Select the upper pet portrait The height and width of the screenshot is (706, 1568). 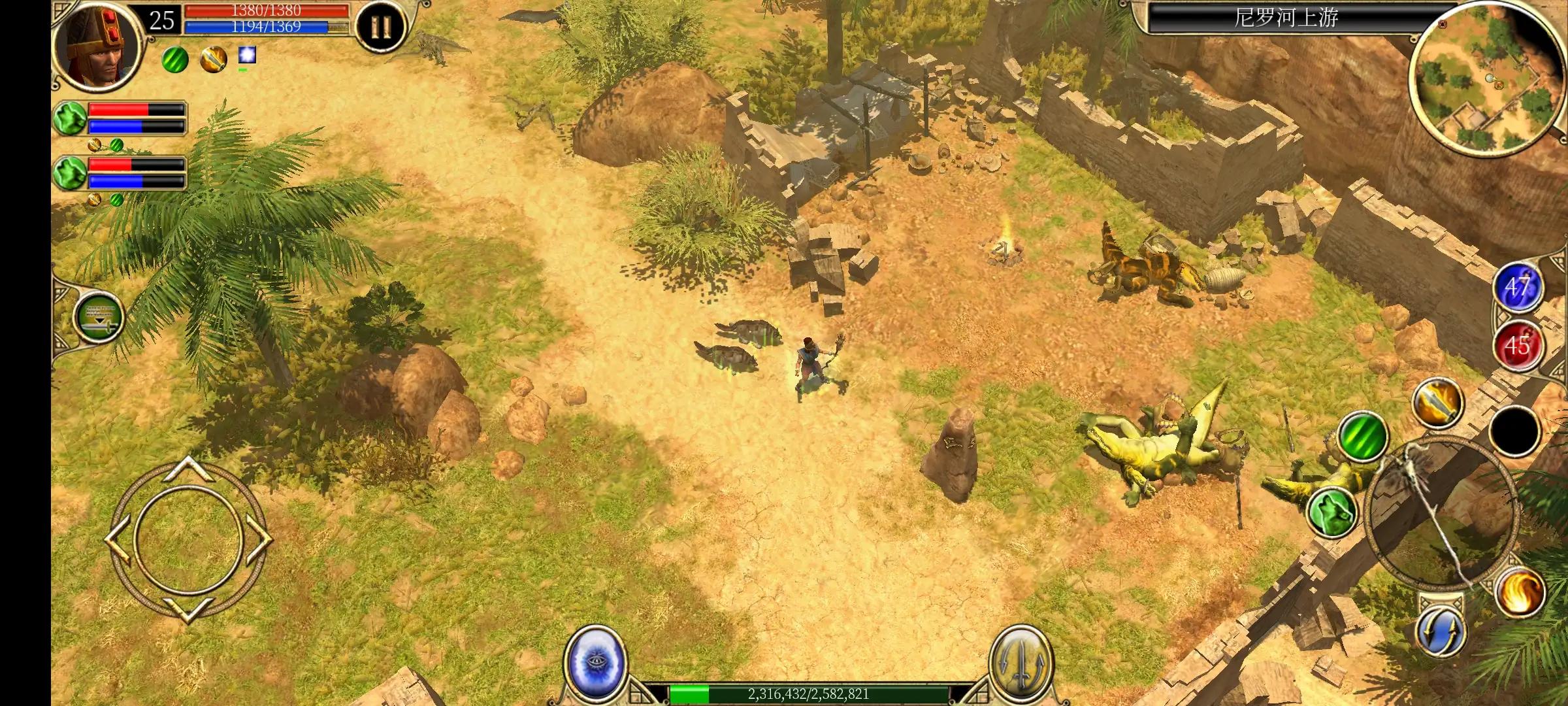click(70, 118)
